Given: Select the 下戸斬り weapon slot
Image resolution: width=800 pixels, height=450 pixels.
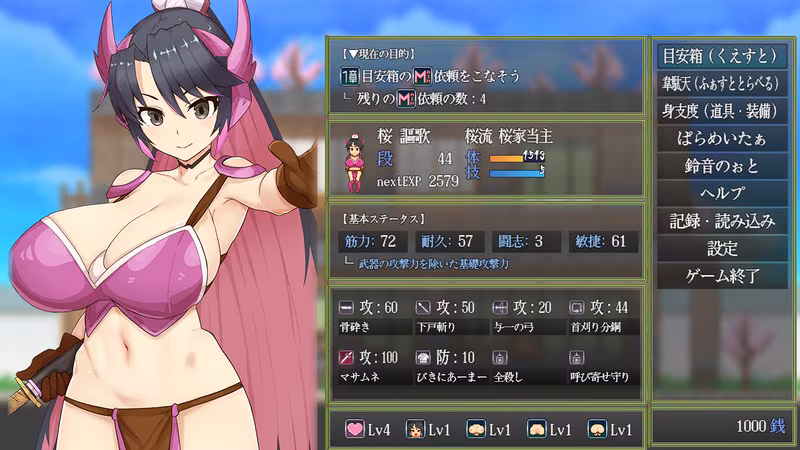Looking at the screenshot, I should [446, 316].
